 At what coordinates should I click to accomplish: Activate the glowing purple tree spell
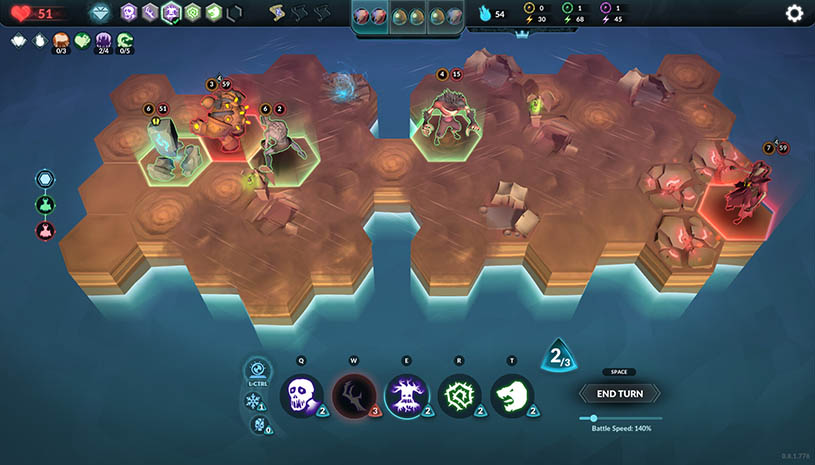pyautogui.click(x=407, y=395)
